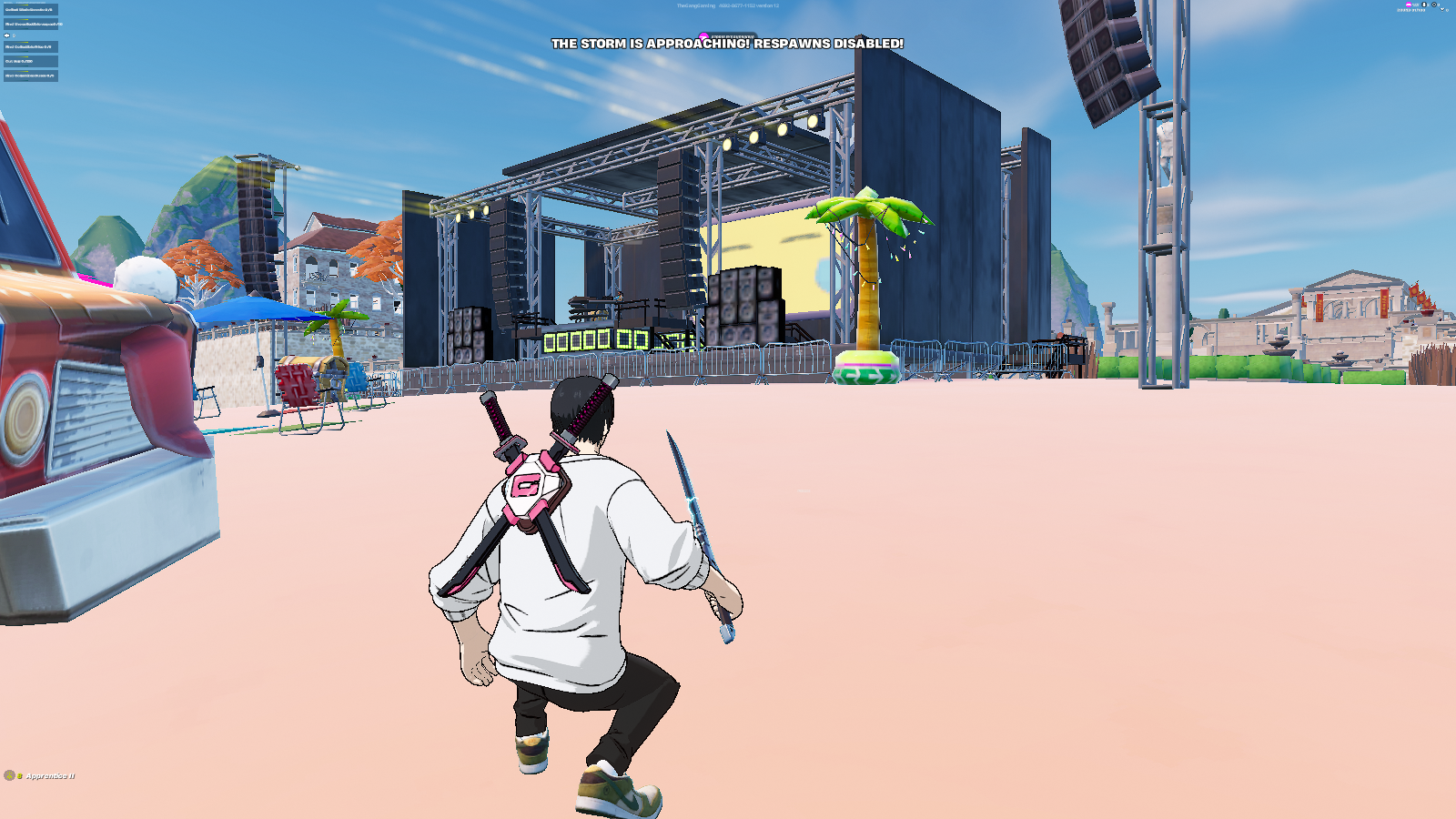The image size is (1456, 819).
Task: Select the quest tracker entry showing 0/250
Action: click(30, 61)
